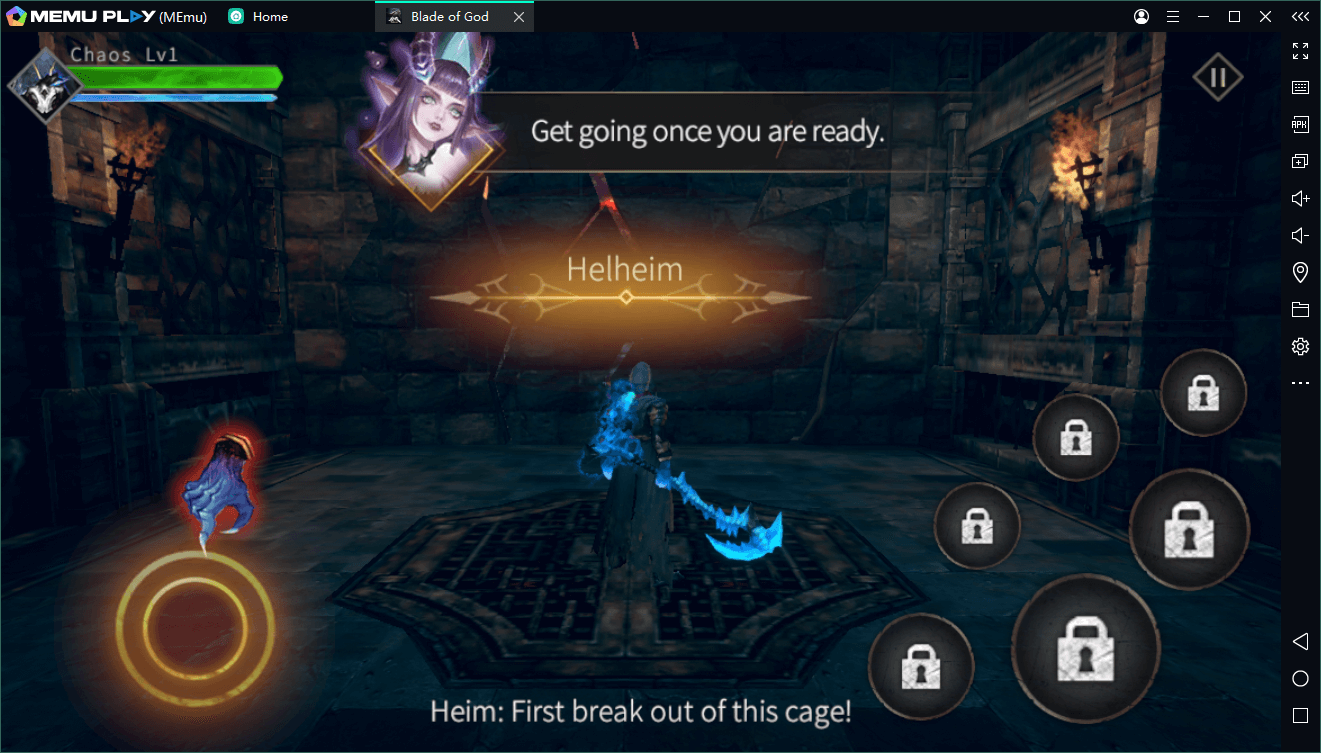Open the emulator settings gear
This screenshot has height=753, width=1321.
pos(1300,347)
